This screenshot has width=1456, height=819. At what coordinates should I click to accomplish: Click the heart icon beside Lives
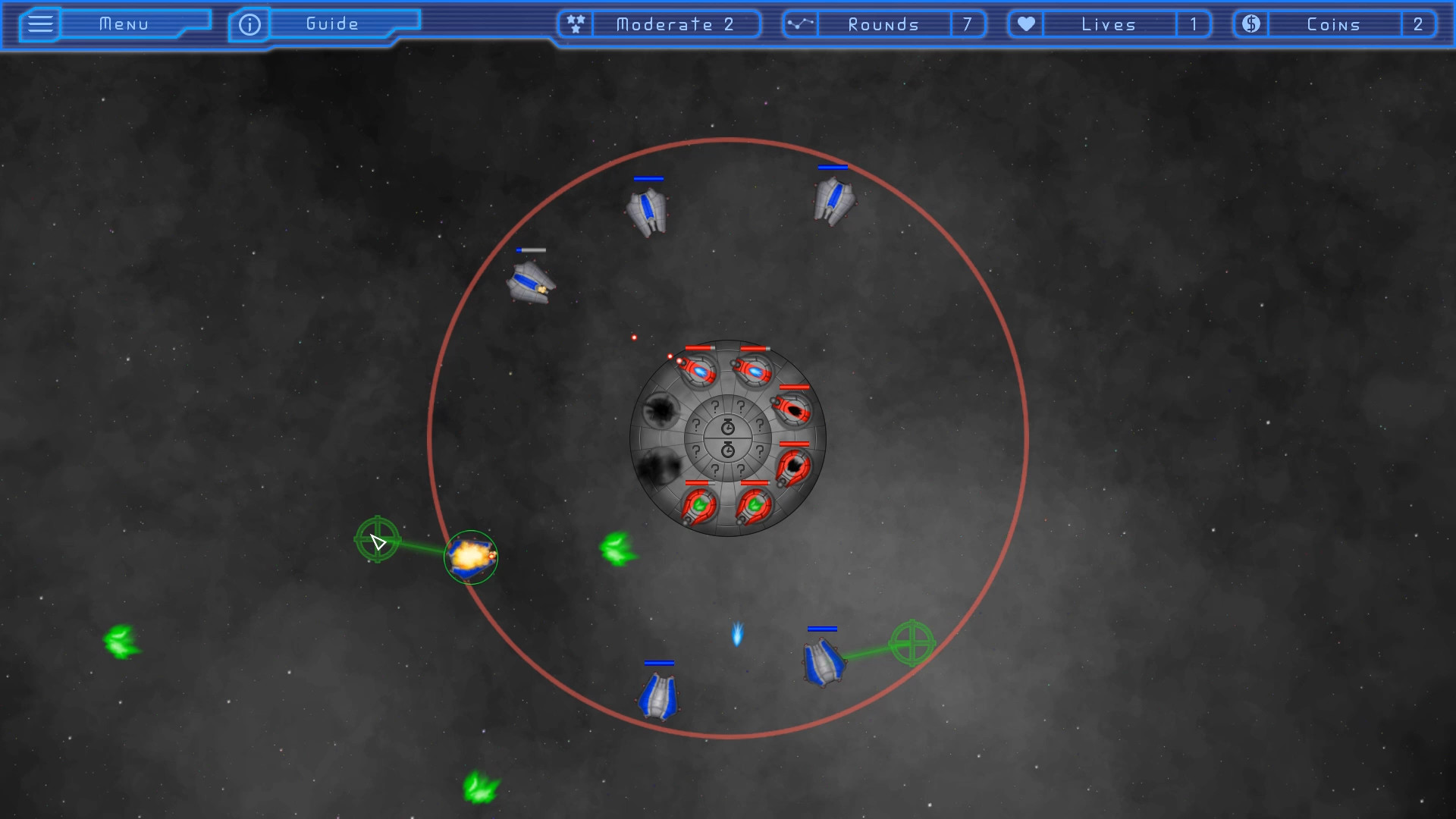coord(1025,24)
